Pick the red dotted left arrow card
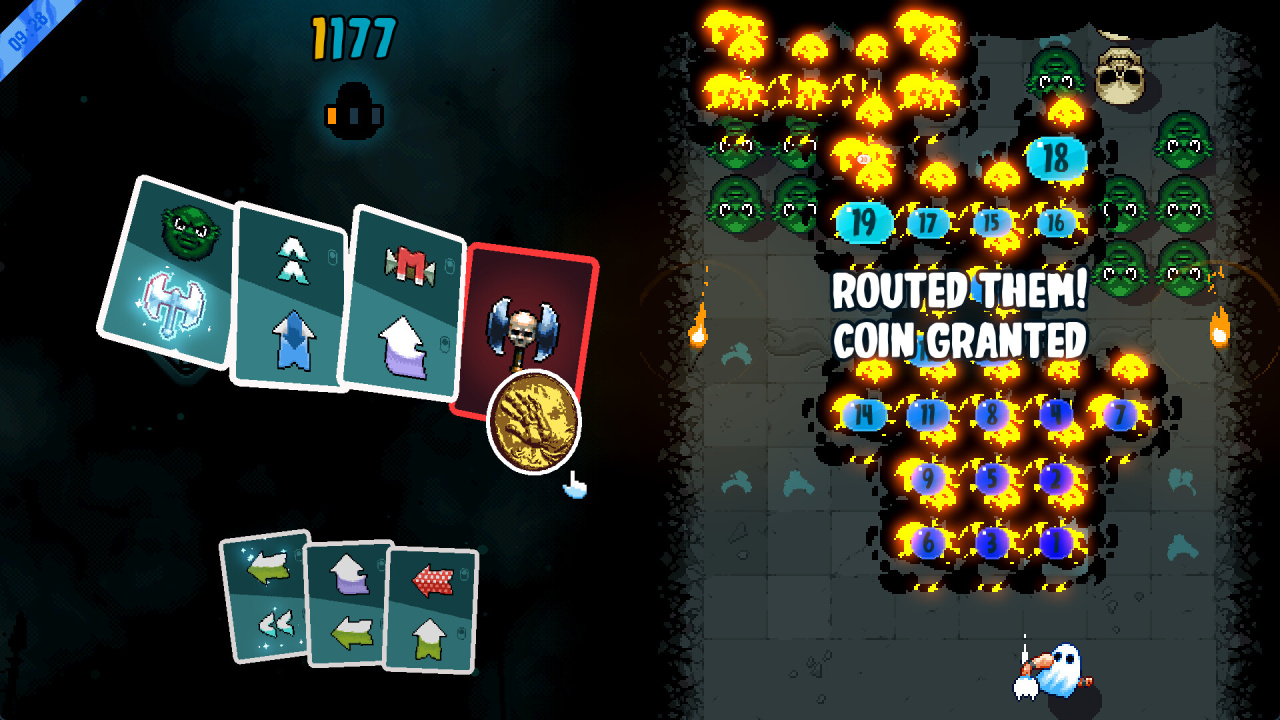1280x720 pixels. click(431, 608)
